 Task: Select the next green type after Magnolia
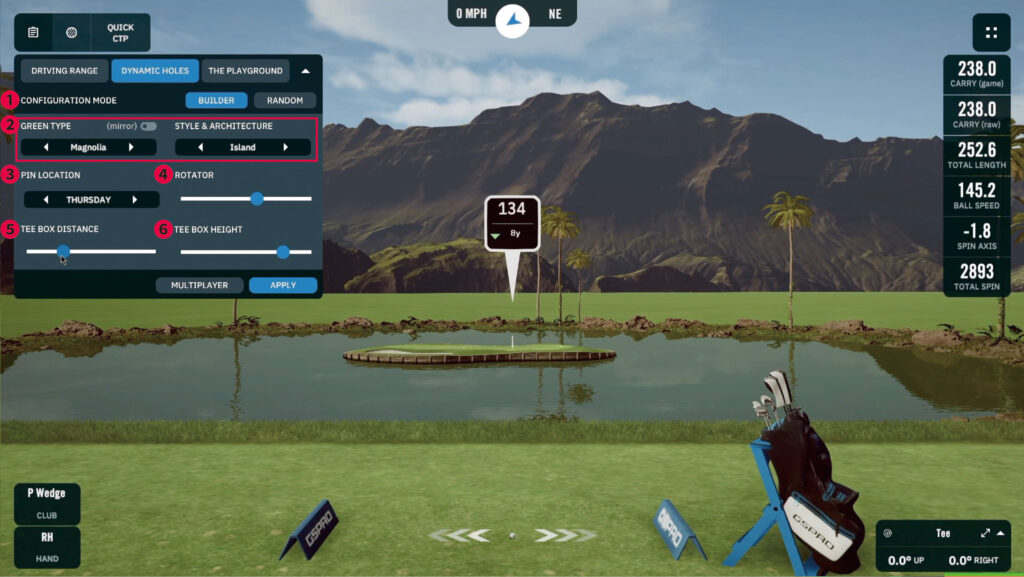click(130, 147)
